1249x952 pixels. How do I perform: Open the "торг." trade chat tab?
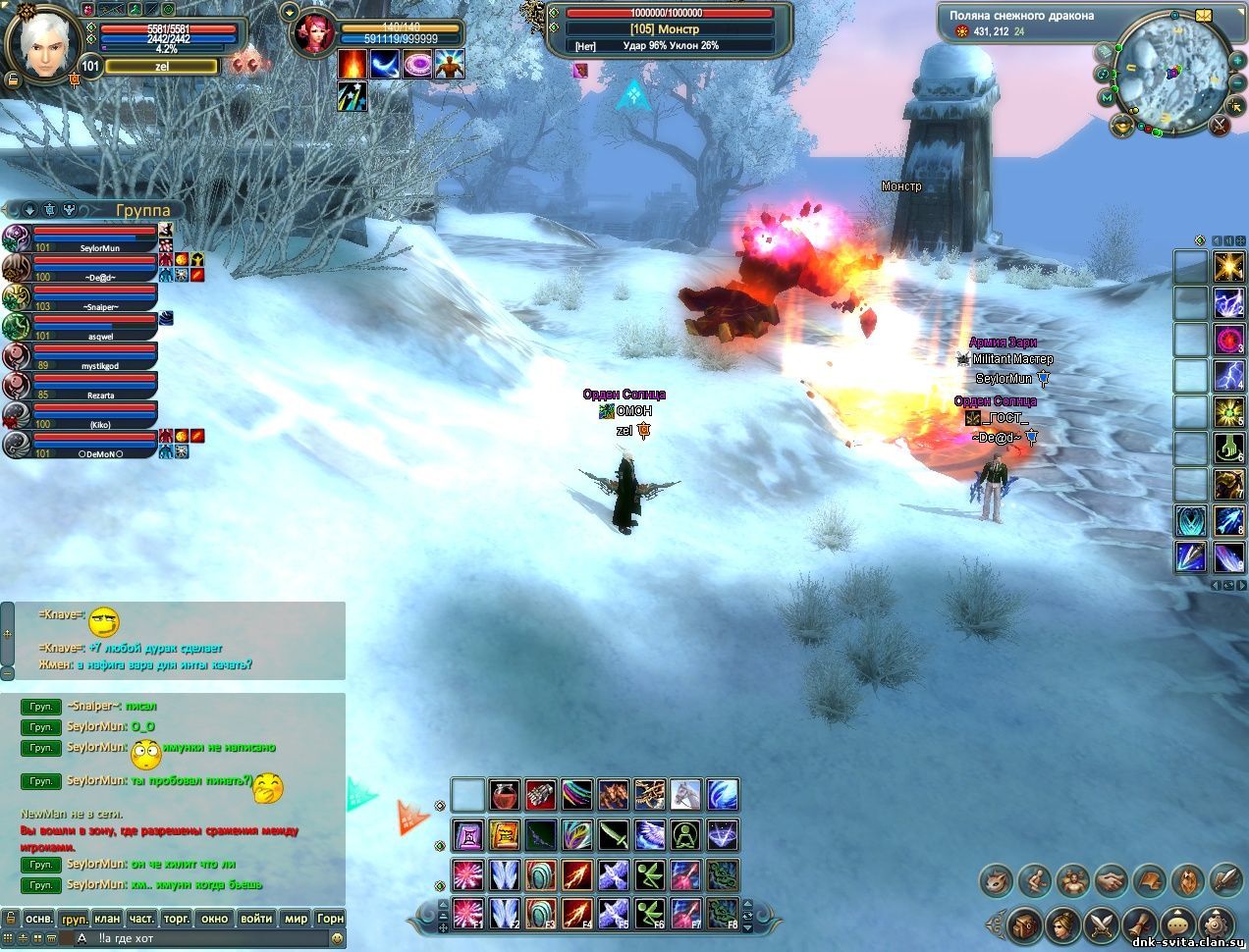coord(177,919)
